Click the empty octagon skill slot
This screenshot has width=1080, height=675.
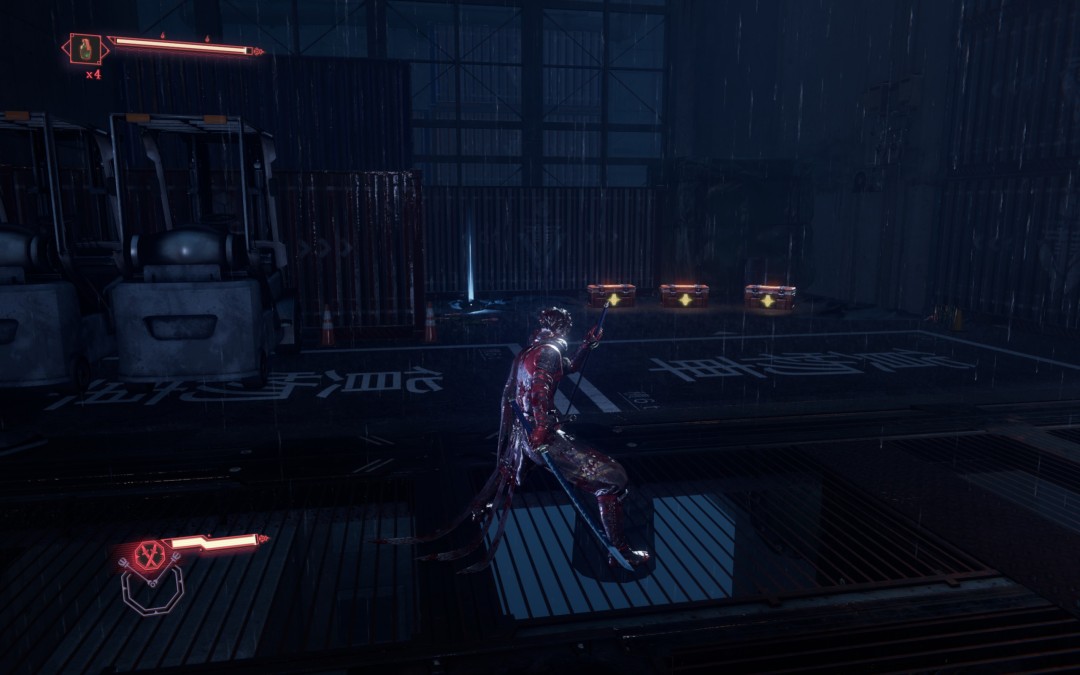pos(152,590)
